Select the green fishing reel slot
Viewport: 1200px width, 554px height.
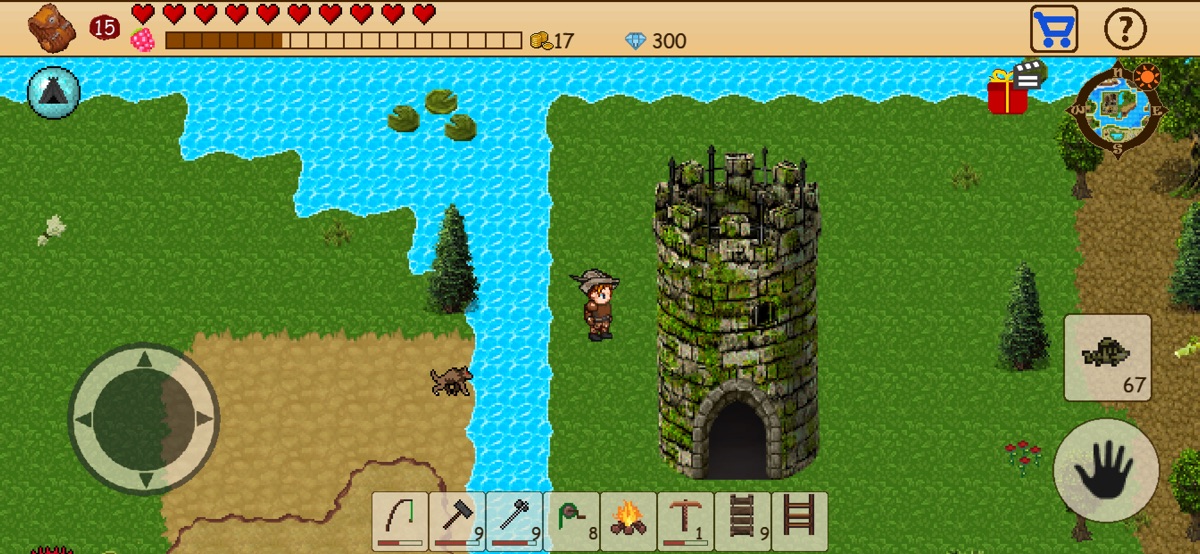coord(572,521)
